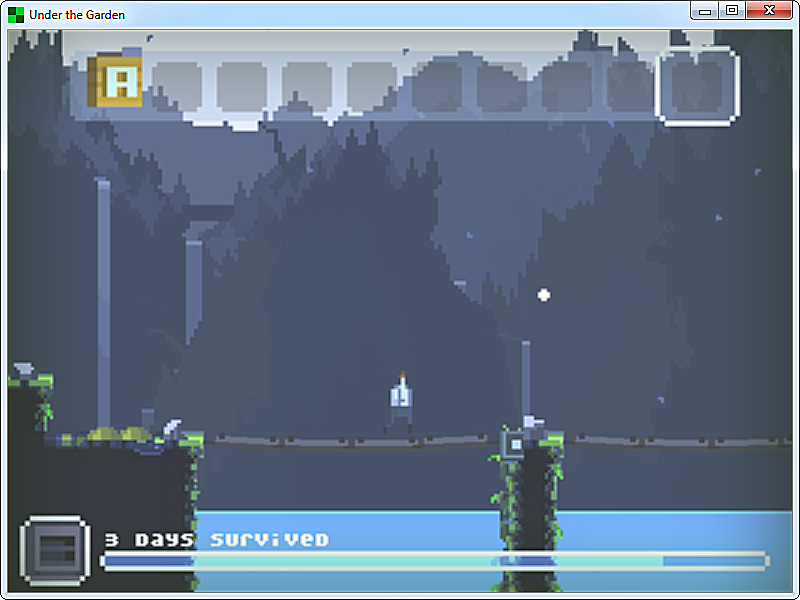The width and height of the screenshot is (800, 600).
Task: Click the grey crate icon beside the days counter
Action: 55,551
